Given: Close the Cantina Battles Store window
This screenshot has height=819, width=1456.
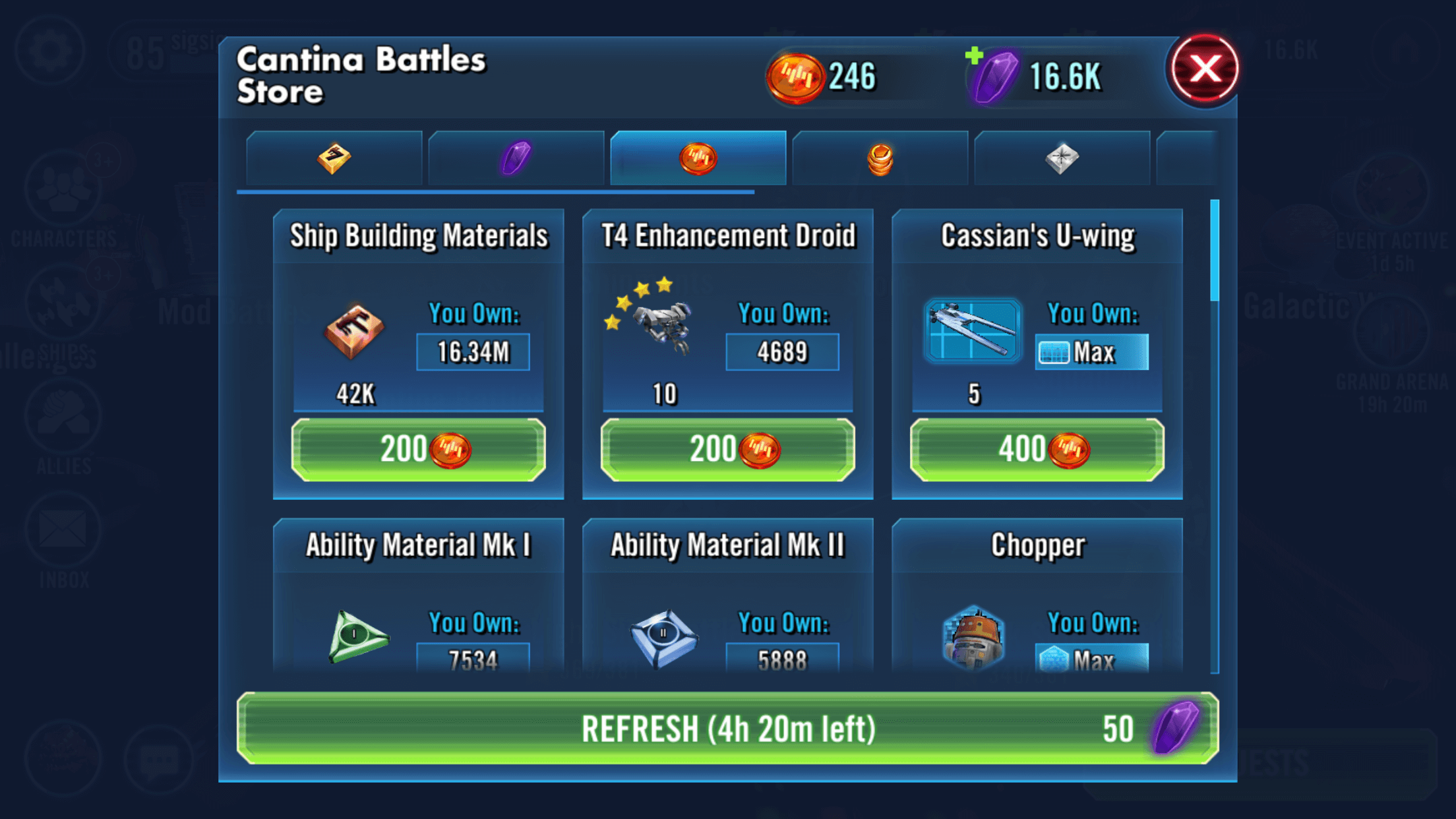Looking at the screenshot, I should pos(1204,69).
